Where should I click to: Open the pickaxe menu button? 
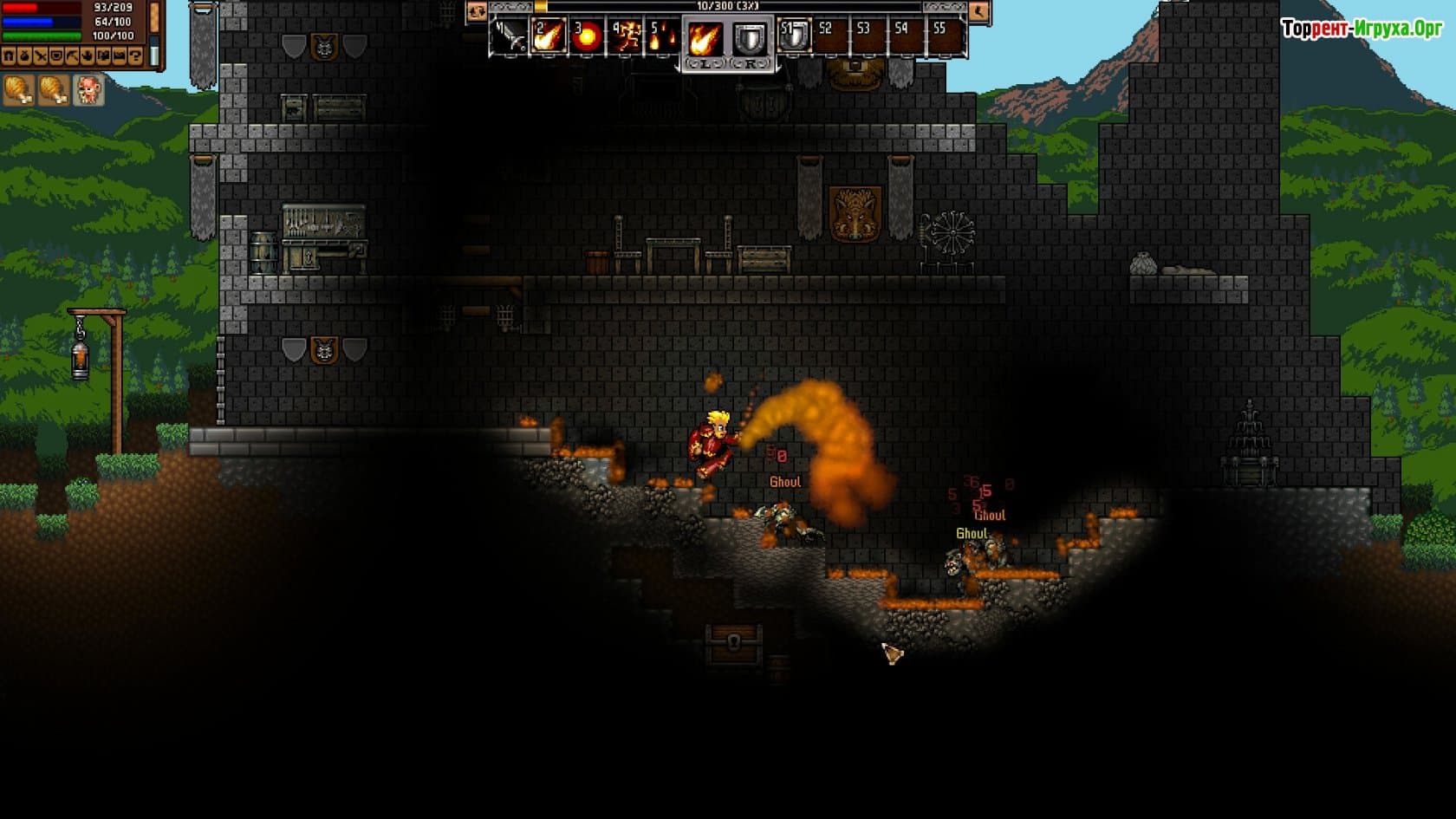point(72,56)
